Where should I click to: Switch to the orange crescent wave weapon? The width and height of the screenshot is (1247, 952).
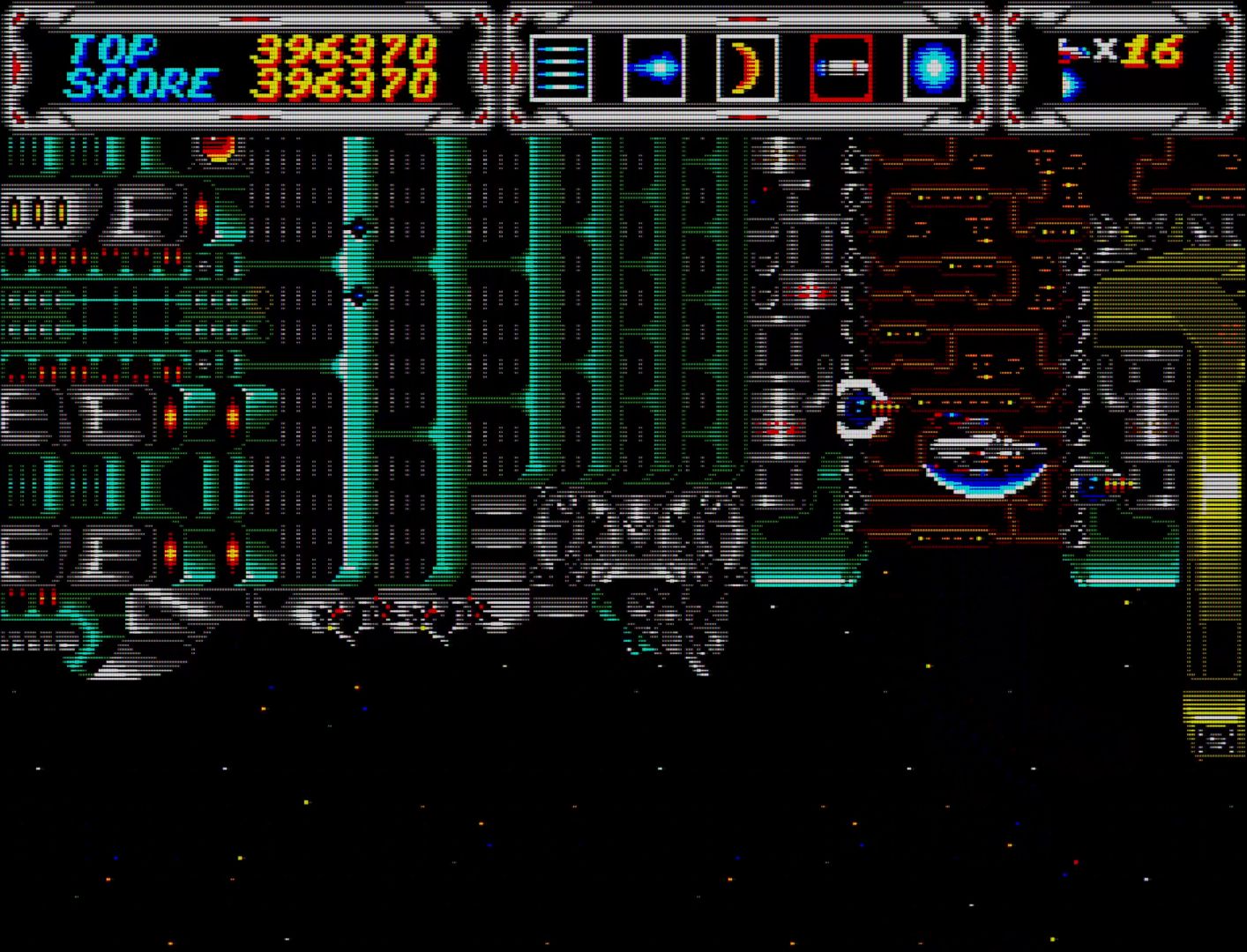click(748, 68)
